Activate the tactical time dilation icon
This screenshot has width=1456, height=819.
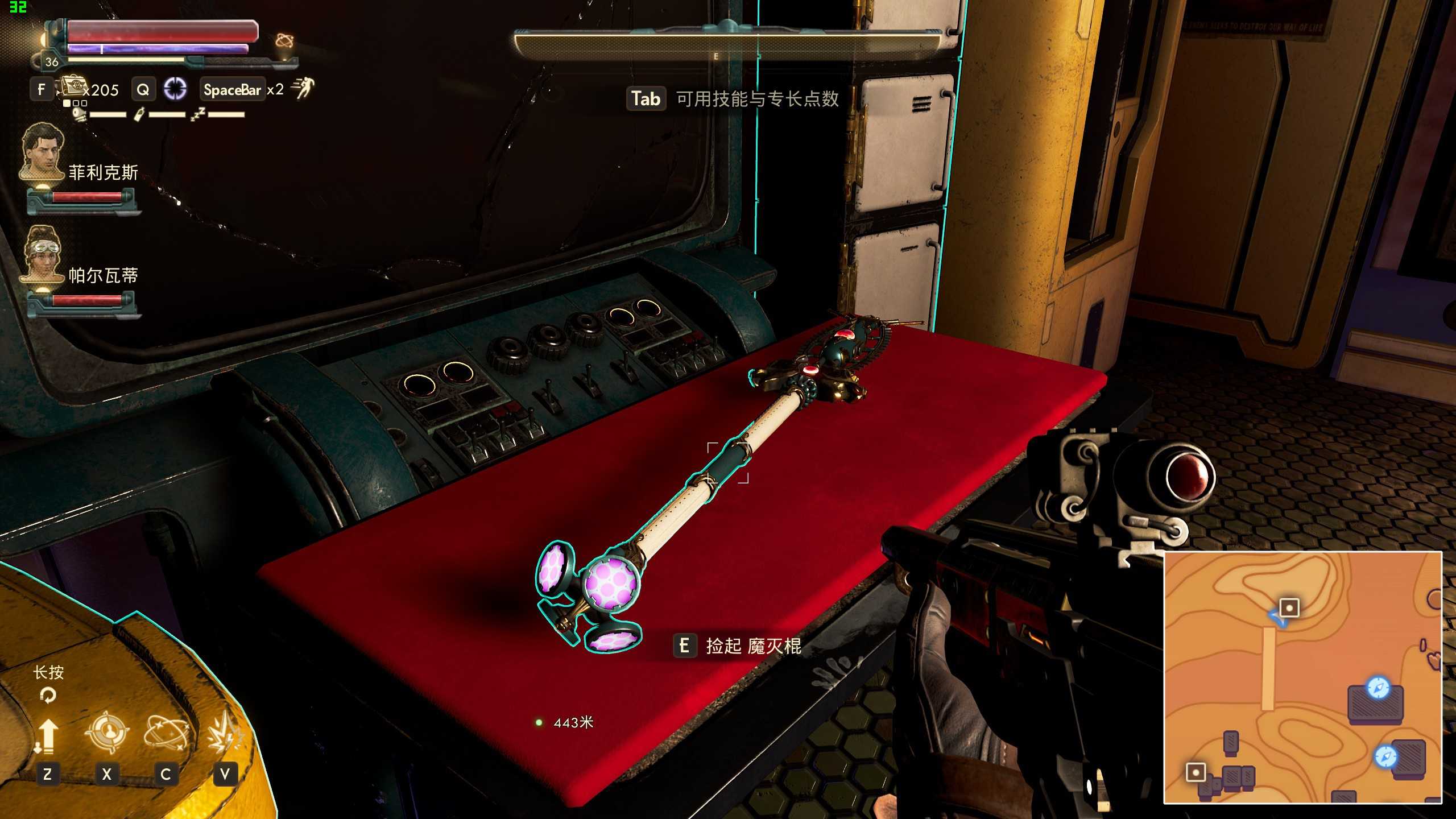pyautogui.click(x=175, y=89)
